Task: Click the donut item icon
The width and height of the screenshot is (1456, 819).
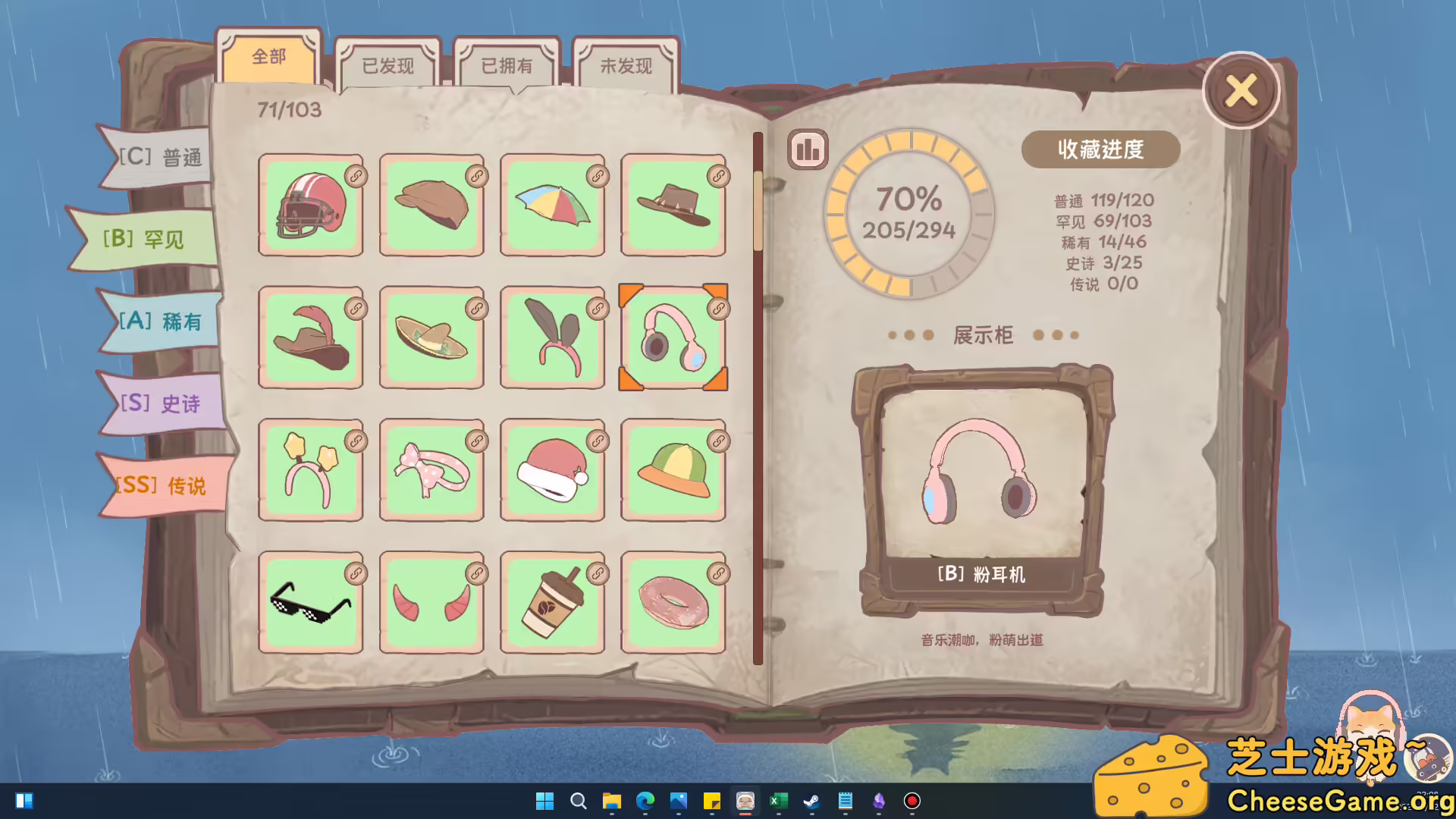Action: 673,603
